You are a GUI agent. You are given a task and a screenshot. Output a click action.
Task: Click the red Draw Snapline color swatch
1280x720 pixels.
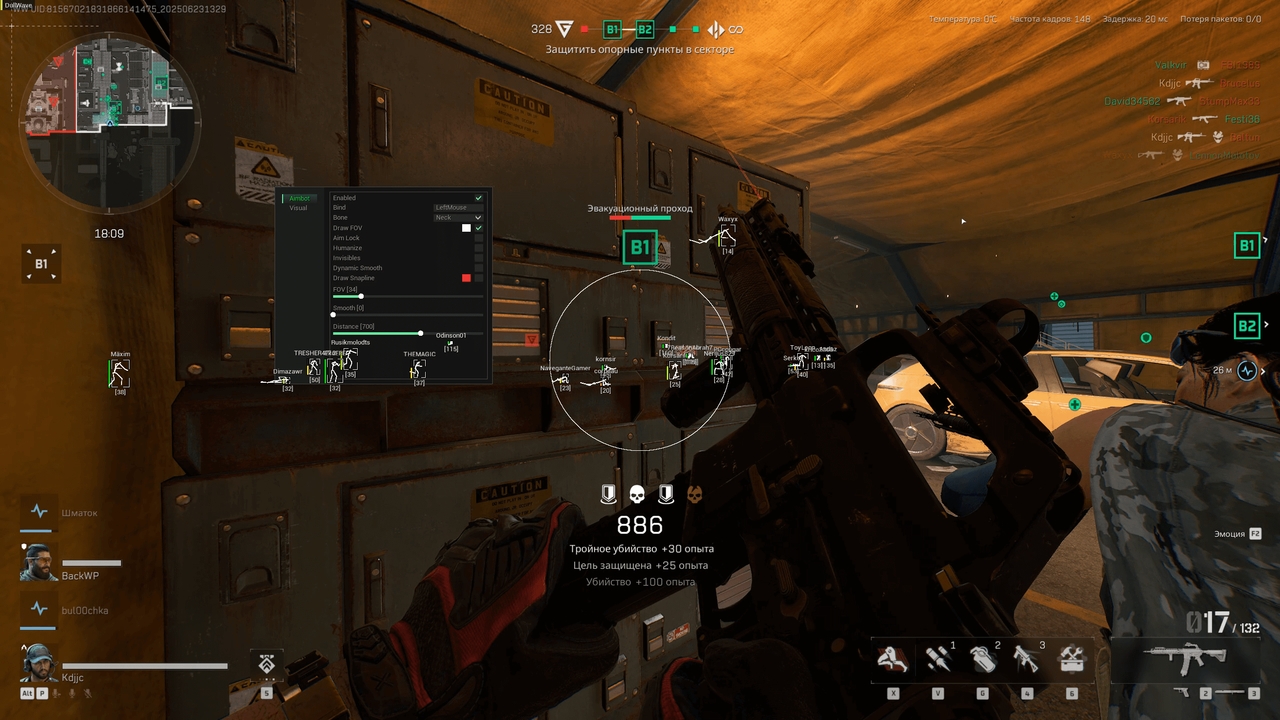point(466,278)
